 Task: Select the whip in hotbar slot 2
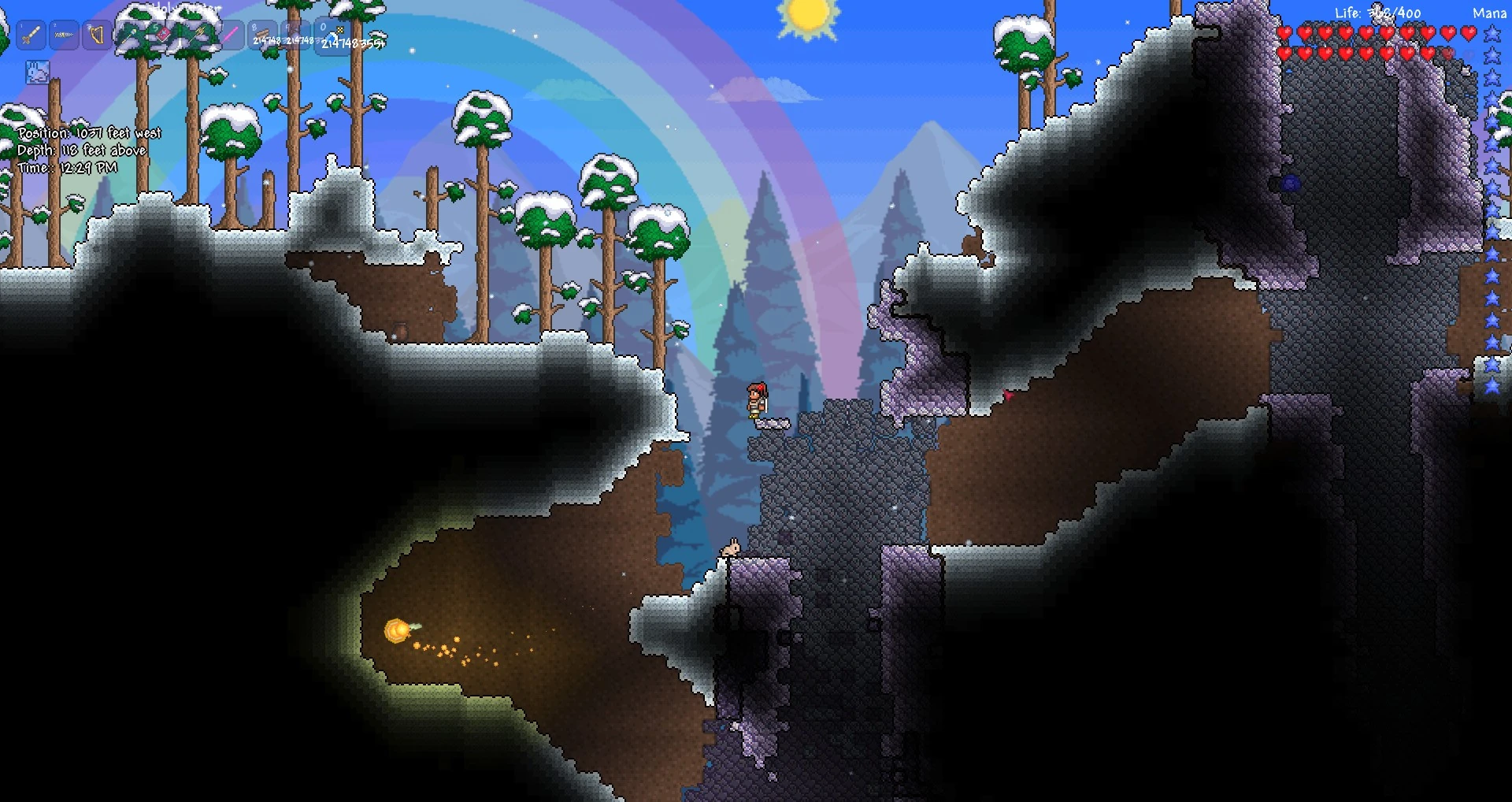pos(64,35)
